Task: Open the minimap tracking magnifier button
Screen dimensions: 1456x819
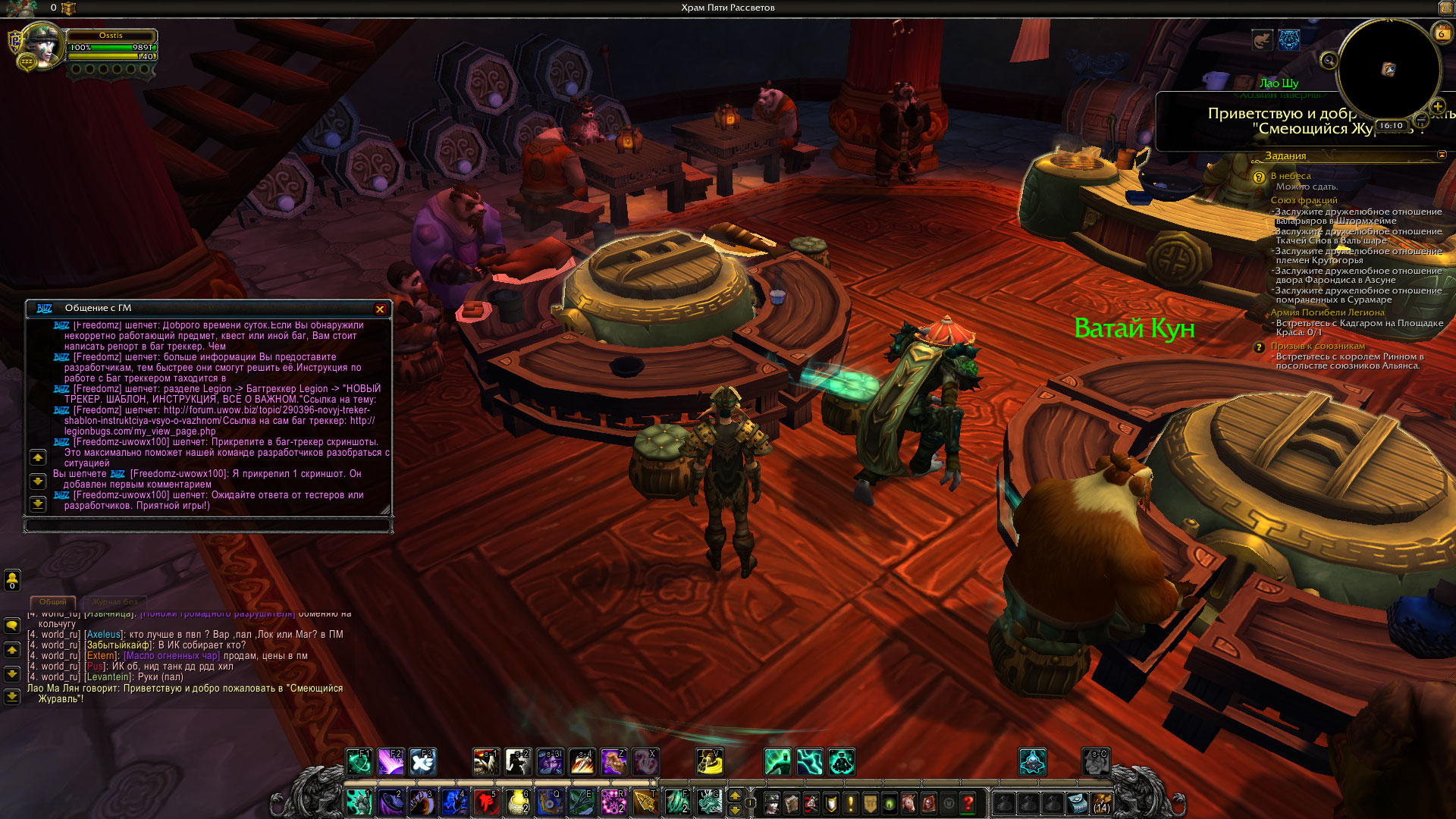Action: (1328, 60)
